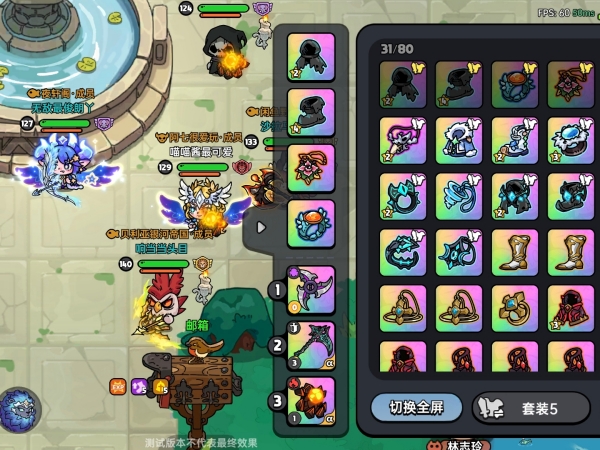Select weapon slot 1 with the purple blade
Image resolution: width=600 pixels, height=450 pixels.
pyautogui.click(x=311, y=291)
